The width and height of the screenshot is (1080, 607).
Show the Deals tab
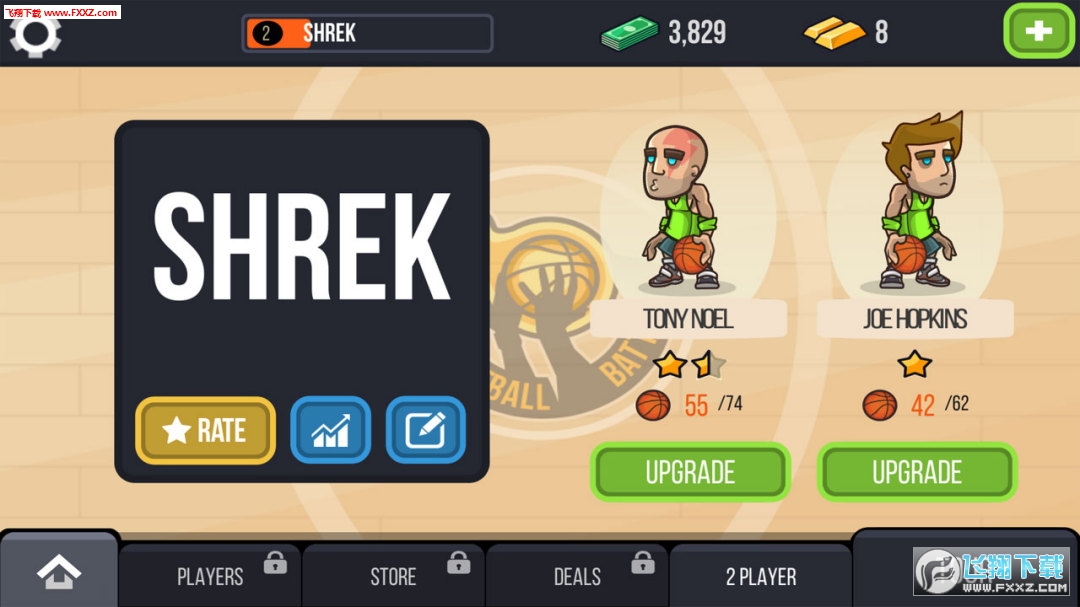coord(577,576)
